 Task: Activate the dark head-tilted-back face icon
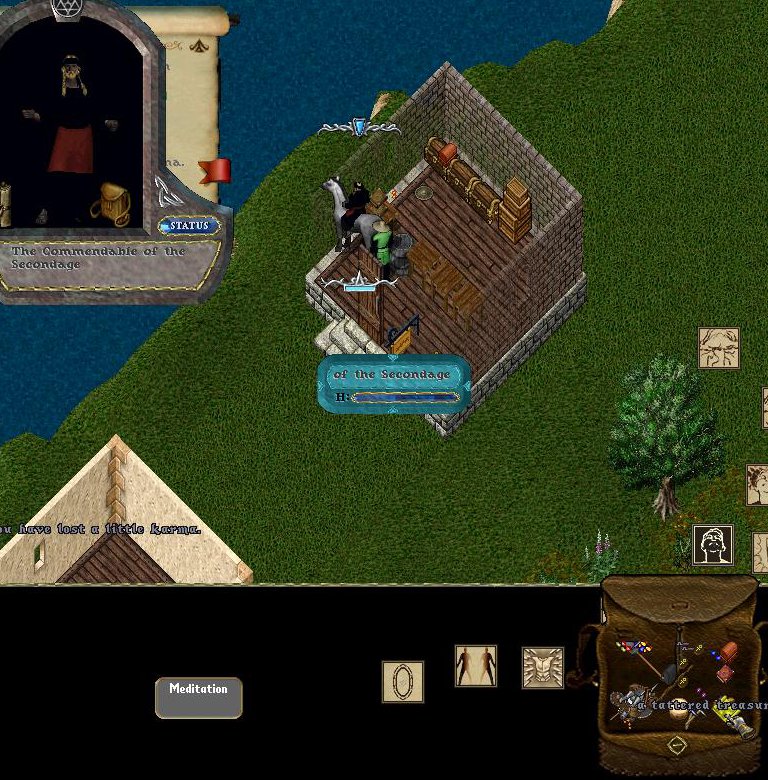tap(713, 545)
